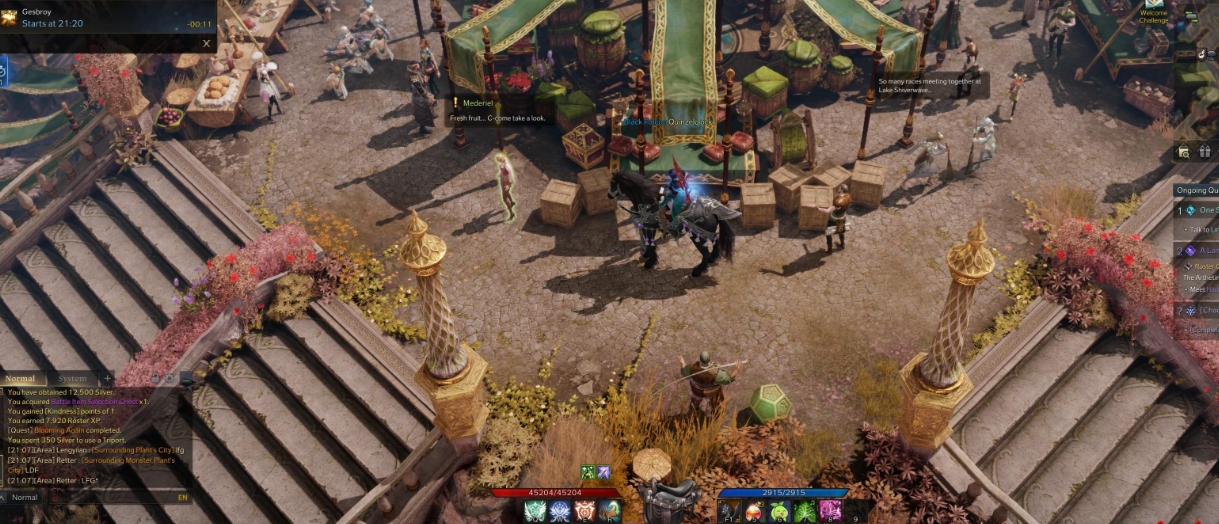
Task: Use the pink item in slot 8
Action: point(831,512)
